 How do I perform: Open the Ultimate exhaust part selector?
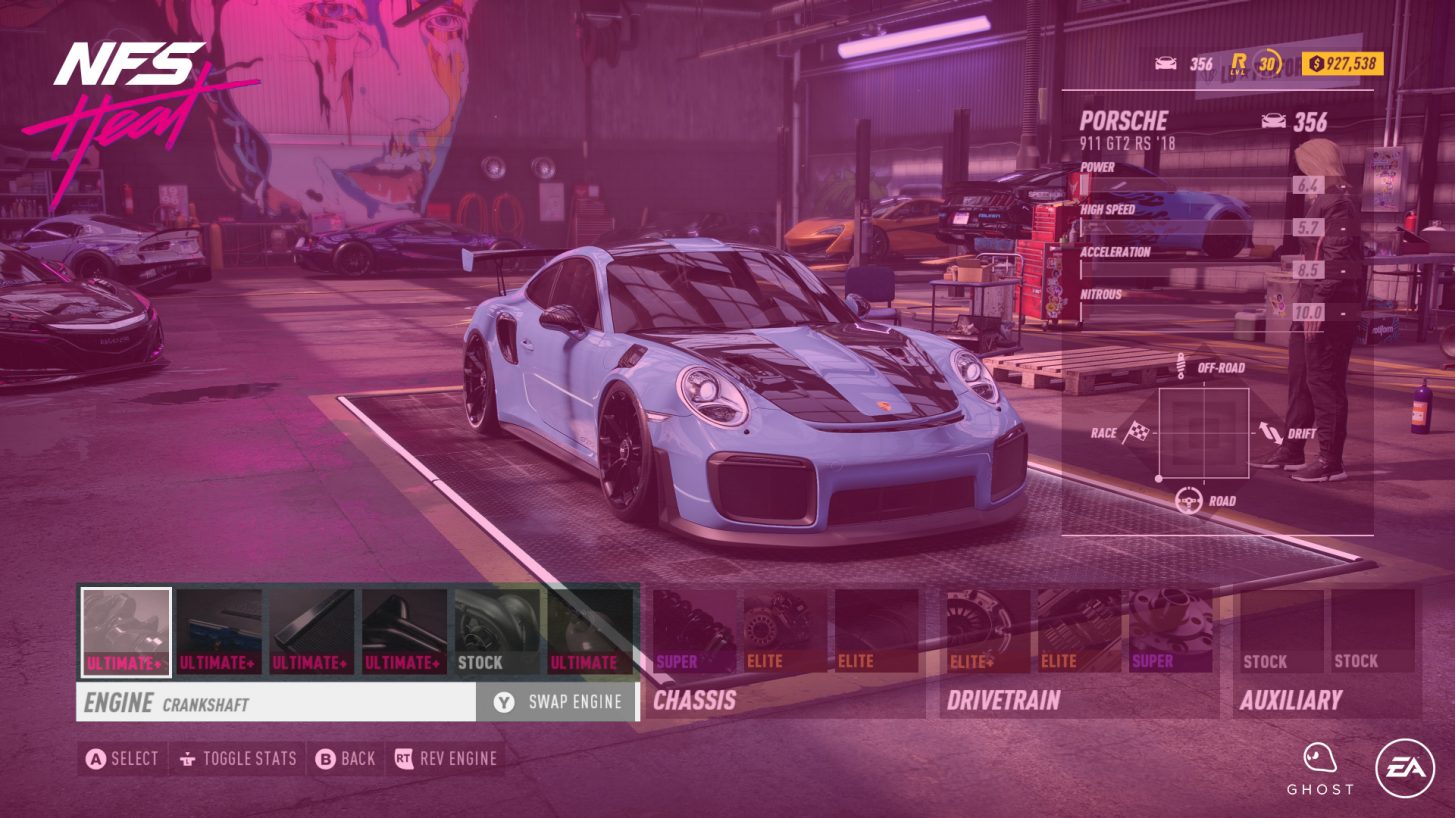585,630
